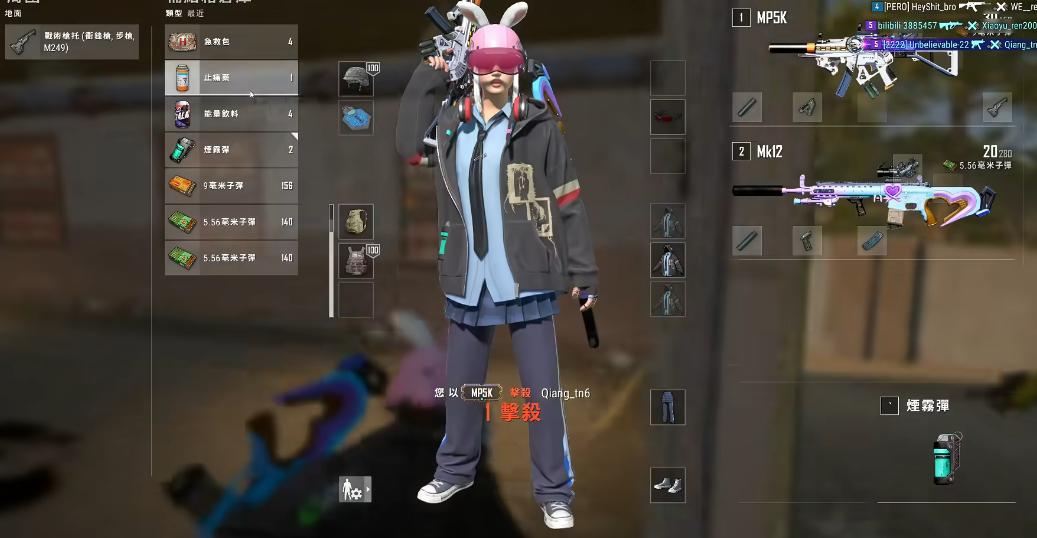Click the MP5K stock attachment slot
The width and height of the screenshot is (1037, 538).
click(x=996, y=107)
